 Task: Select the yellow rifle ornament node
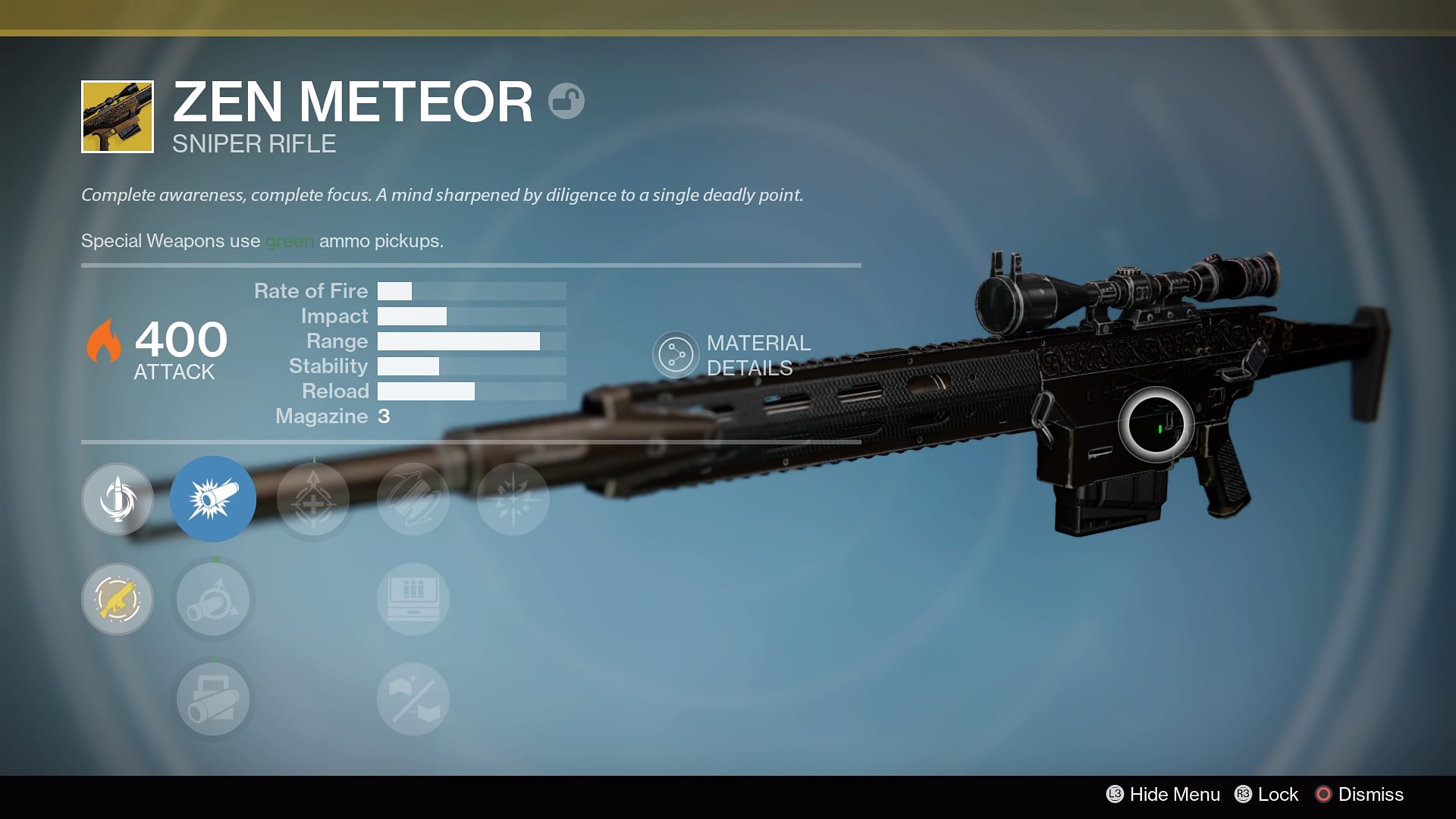(x=118, y=599)
